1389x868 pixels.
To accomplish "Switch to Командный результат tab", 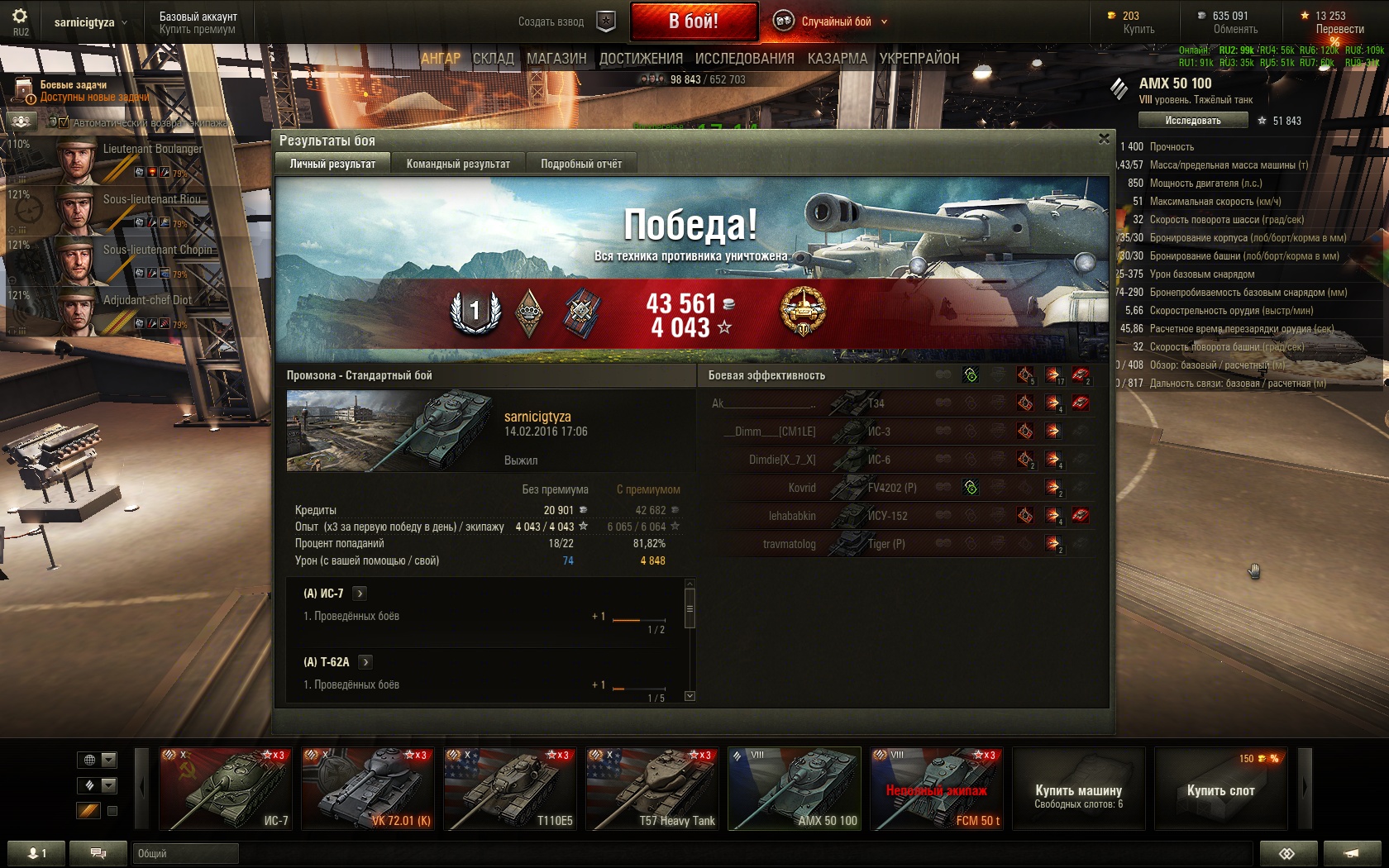I will pos(458,164).
